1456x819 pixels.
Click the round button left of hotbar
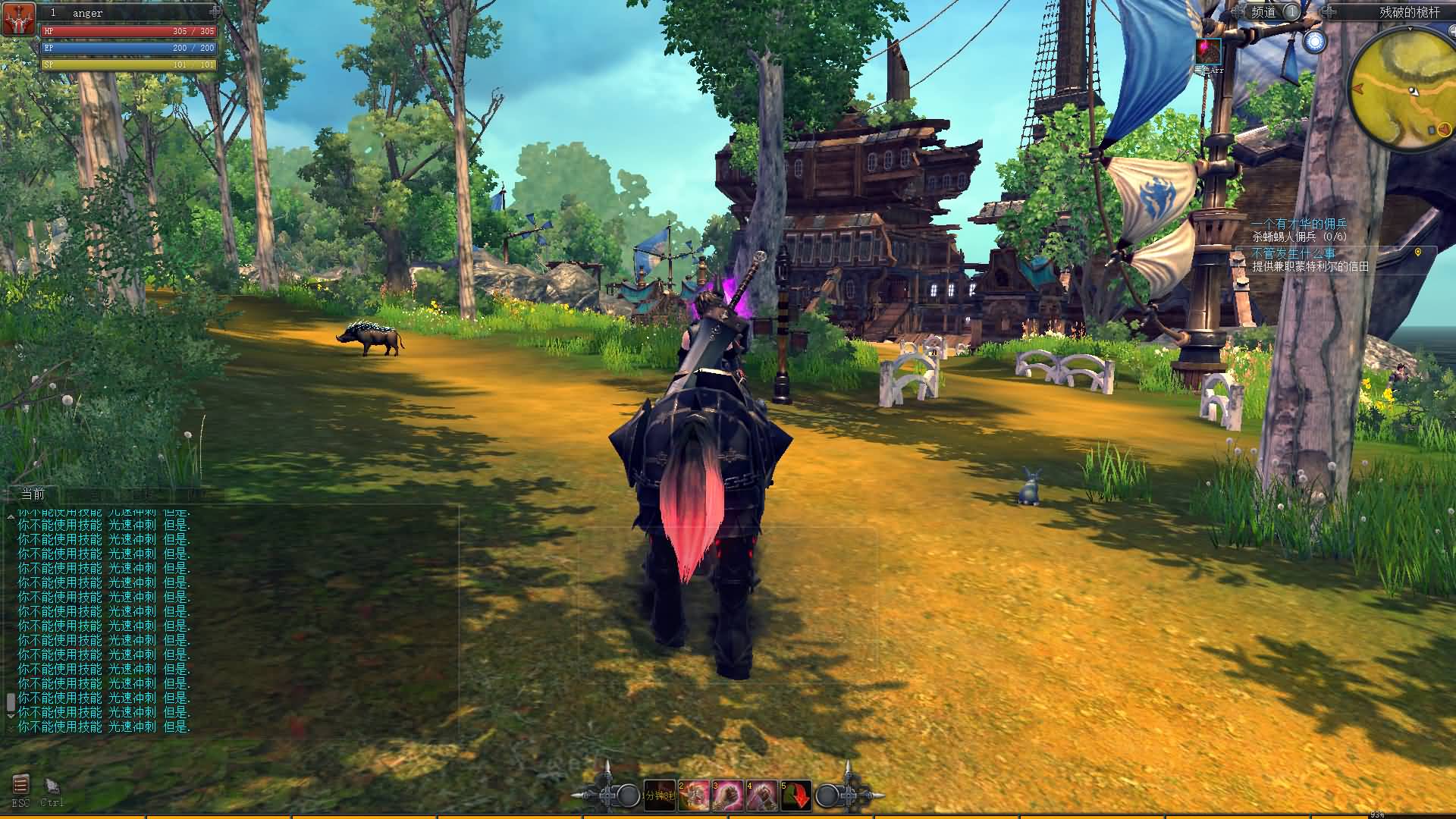628,795
